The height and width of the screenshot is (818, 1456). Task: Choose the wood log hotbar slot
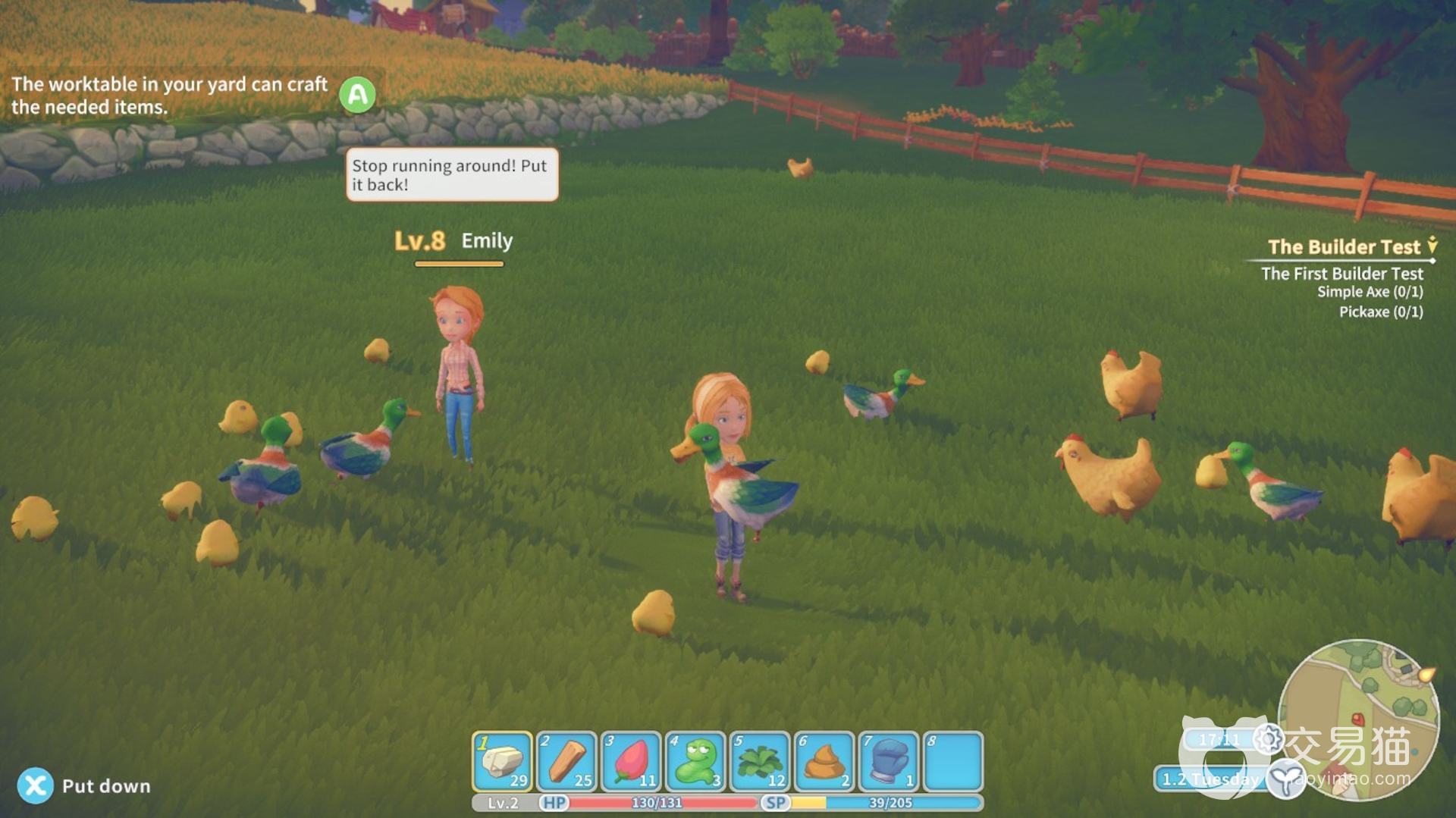click(x=566, y=761)
